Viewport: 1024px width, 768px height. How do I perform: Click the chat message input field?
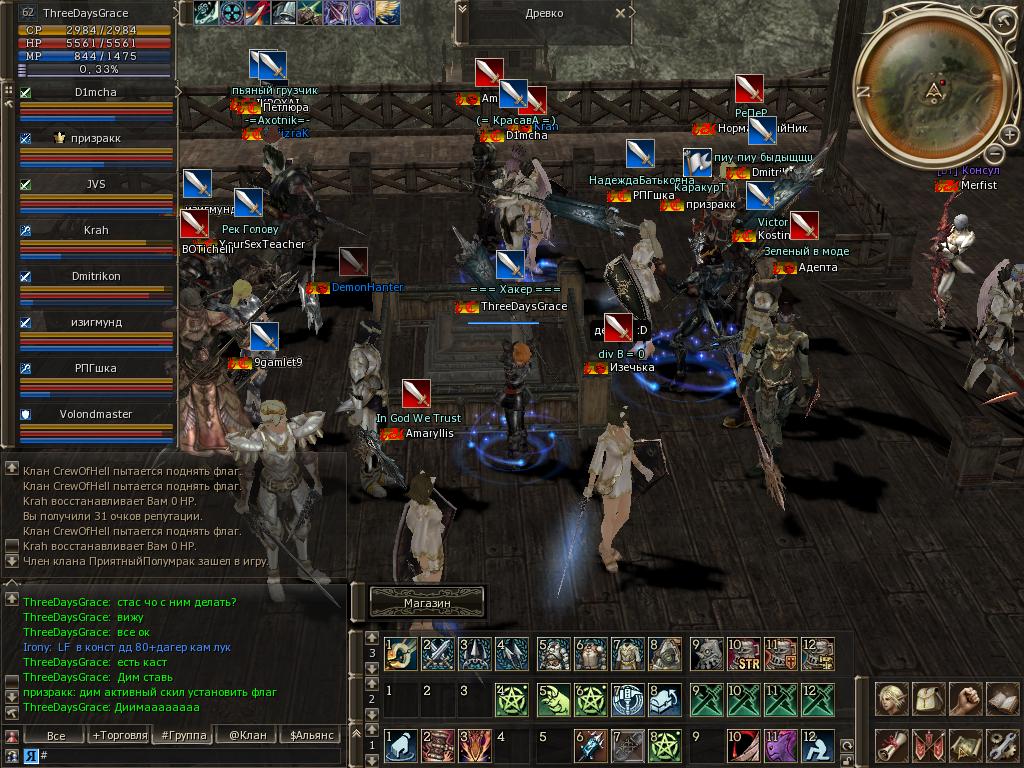pos(190,756)
